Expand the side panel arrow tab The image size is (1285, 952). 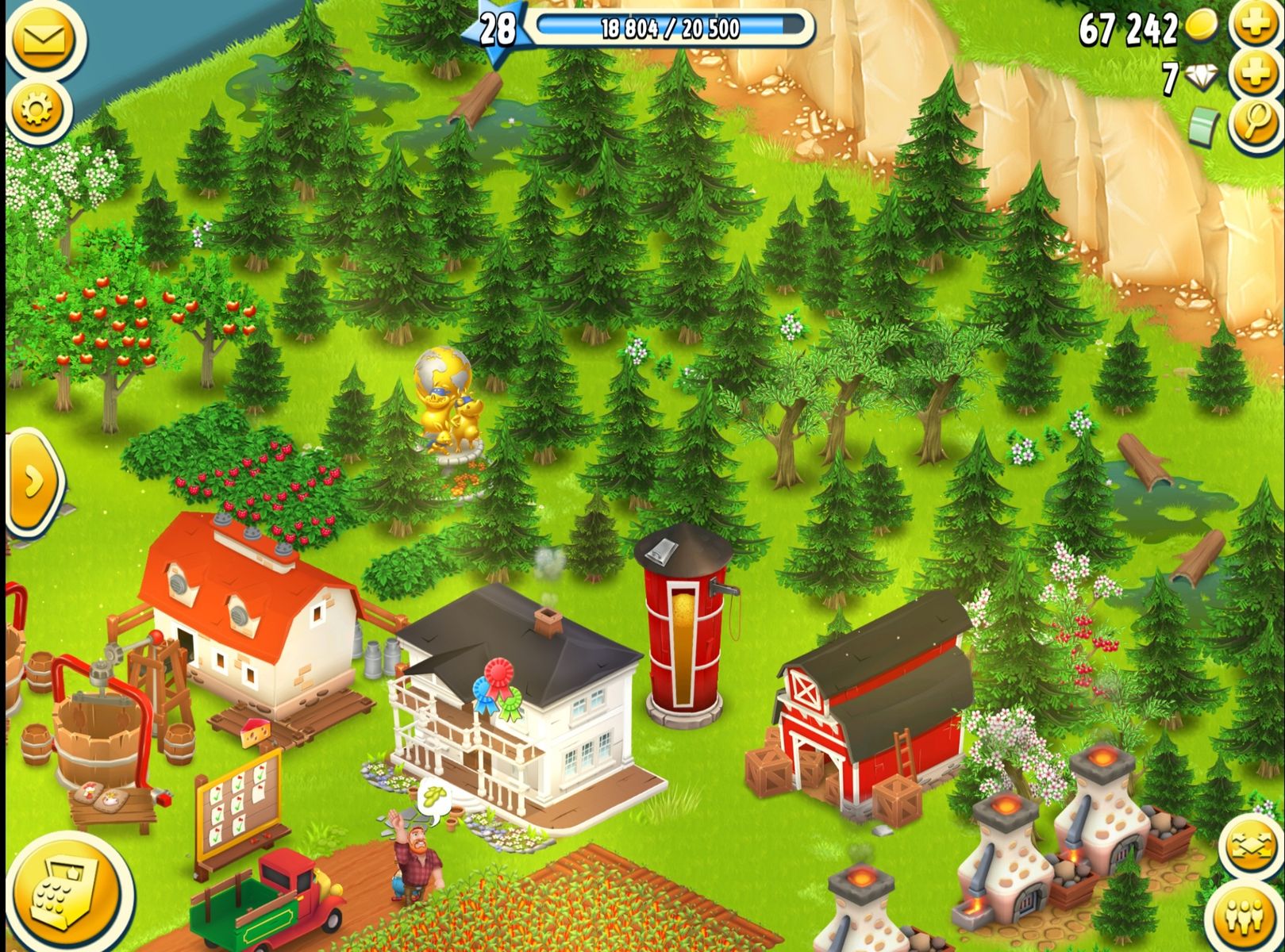click(32, 482)
